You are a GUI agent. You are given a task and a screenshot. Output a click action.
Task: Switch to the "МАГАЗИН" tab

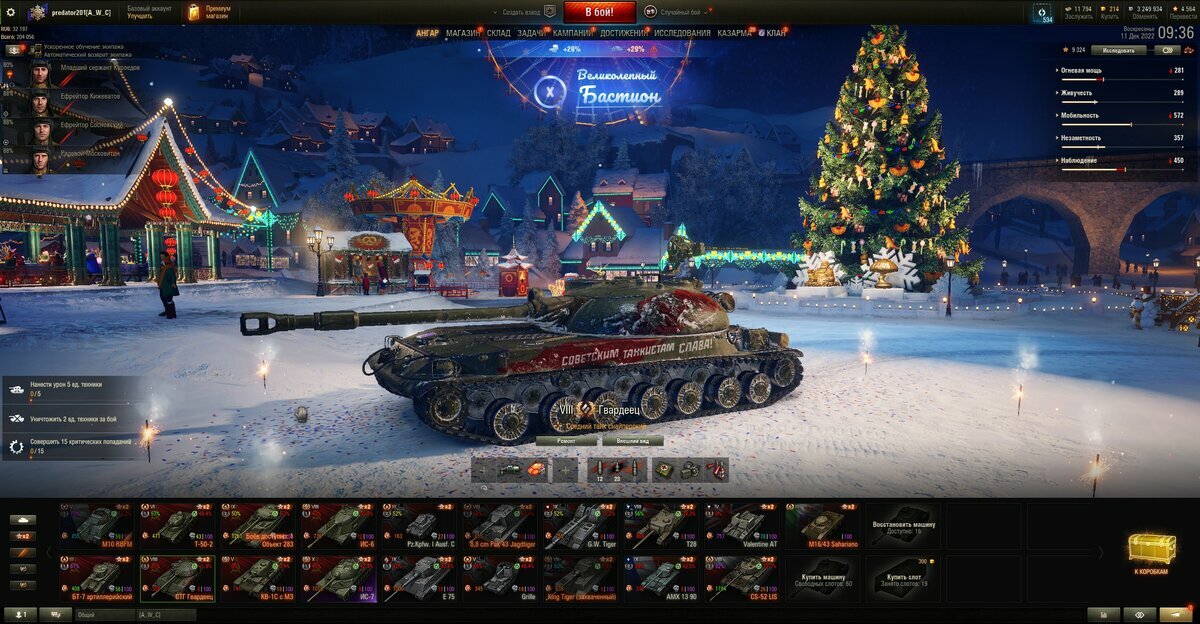(463, 33)
